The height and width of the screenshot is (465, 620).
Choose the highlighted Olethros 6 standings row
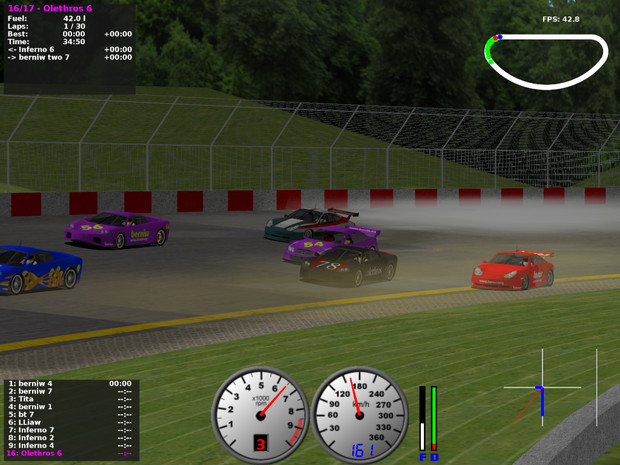pos(37,453)
